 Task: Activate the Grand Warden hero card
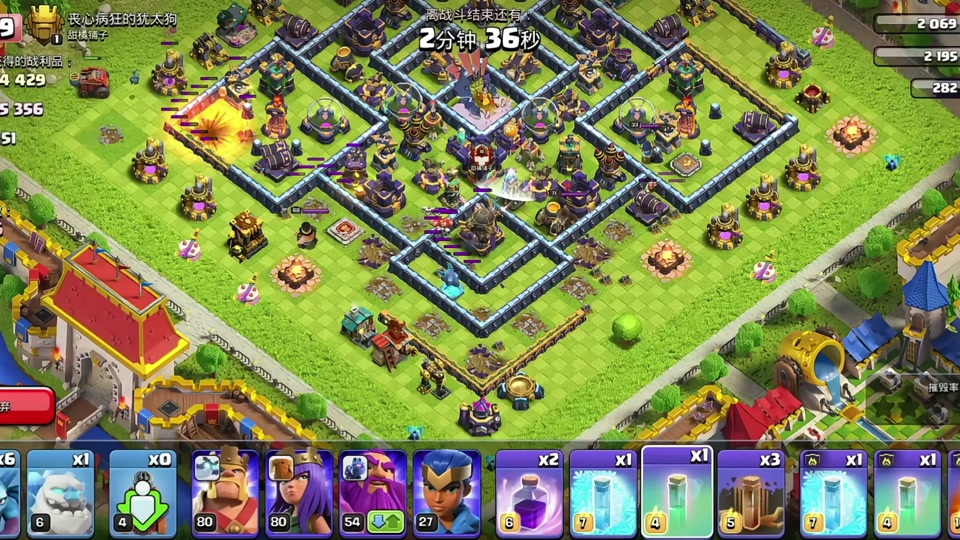pyautogui.click(x=373, y=493)
